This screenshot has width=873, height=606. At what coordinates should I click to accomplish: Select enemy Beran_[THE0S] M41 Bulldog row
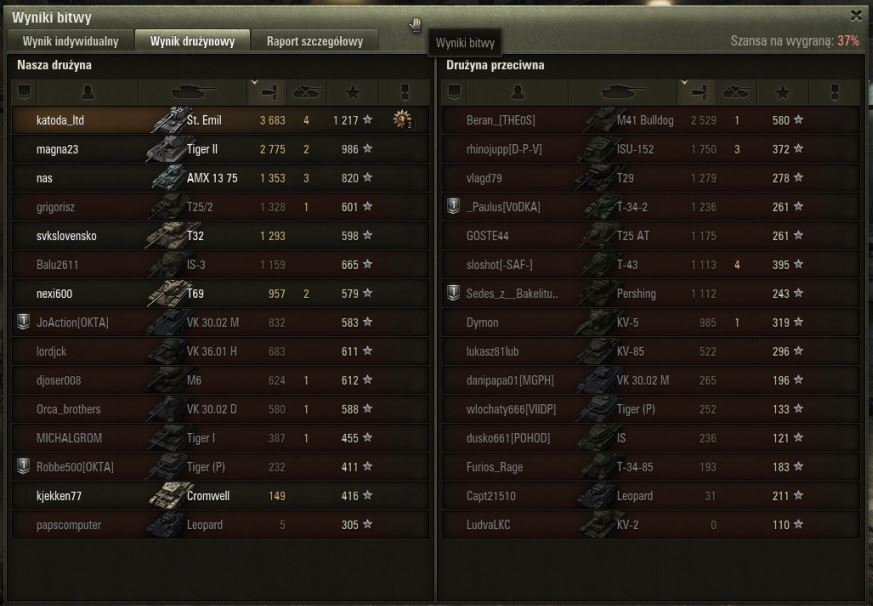tap(650, 120)
